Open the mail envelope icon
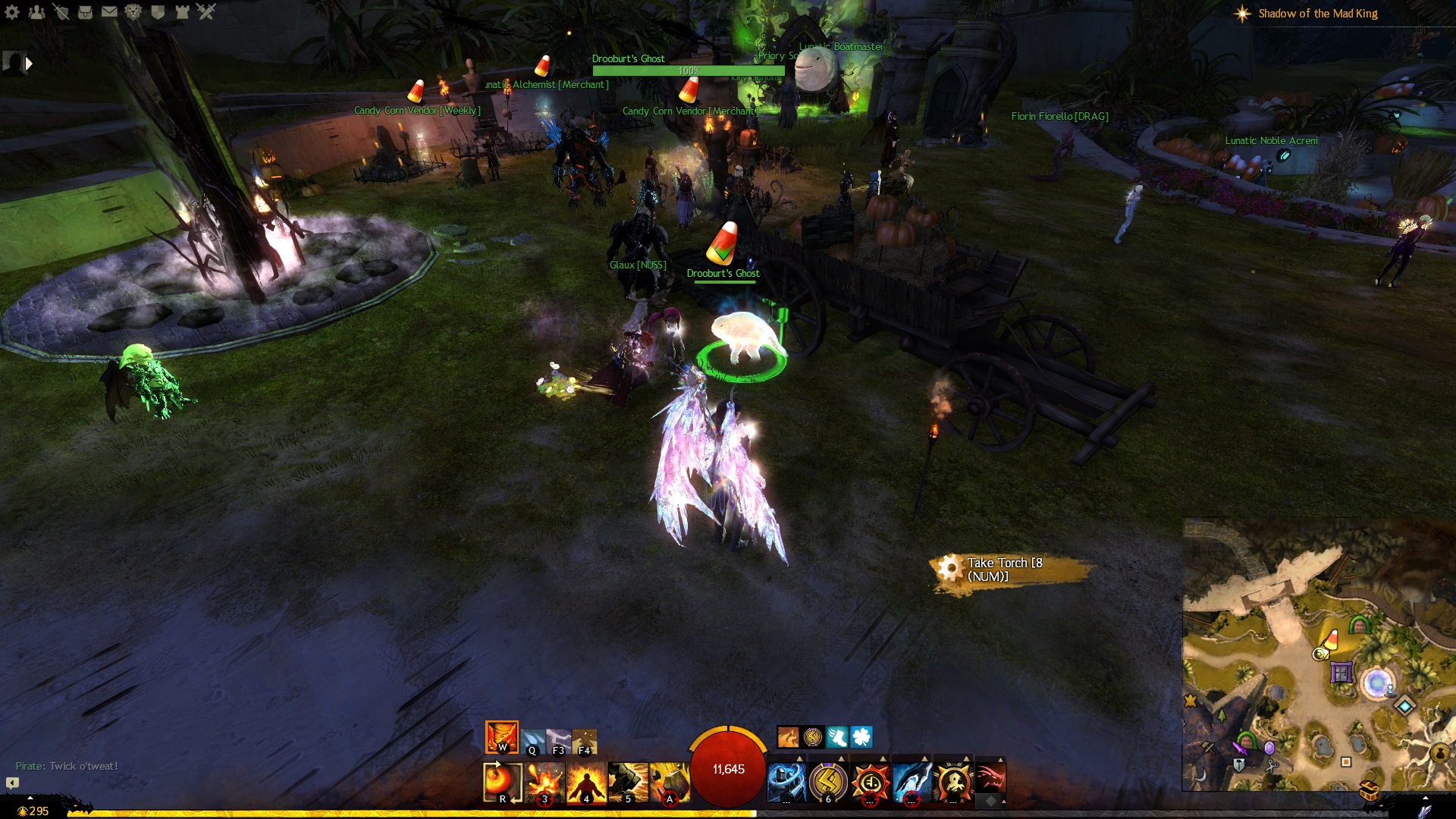 [109, 11]
